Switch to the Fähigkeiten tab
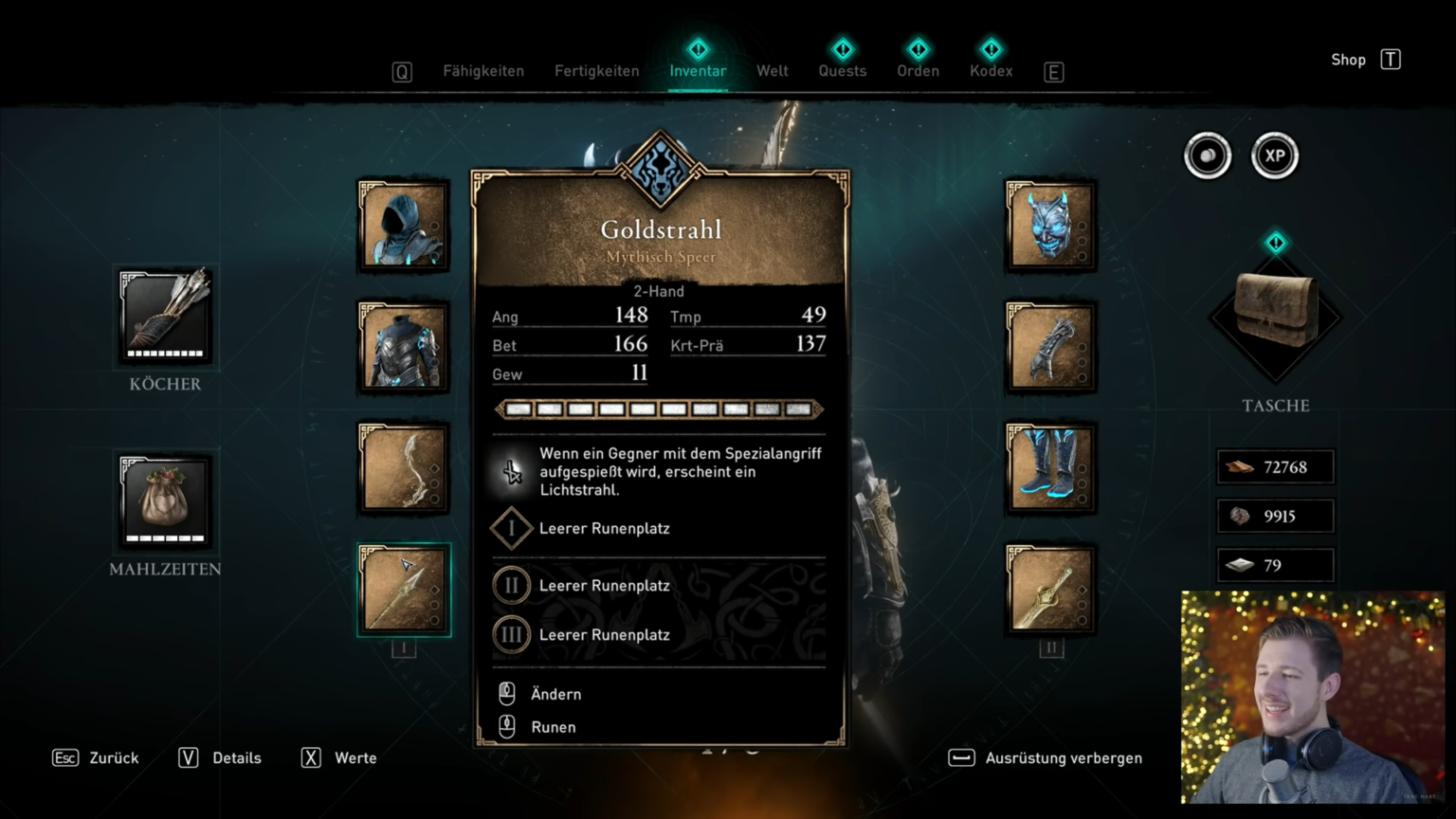 coord(483,71)
